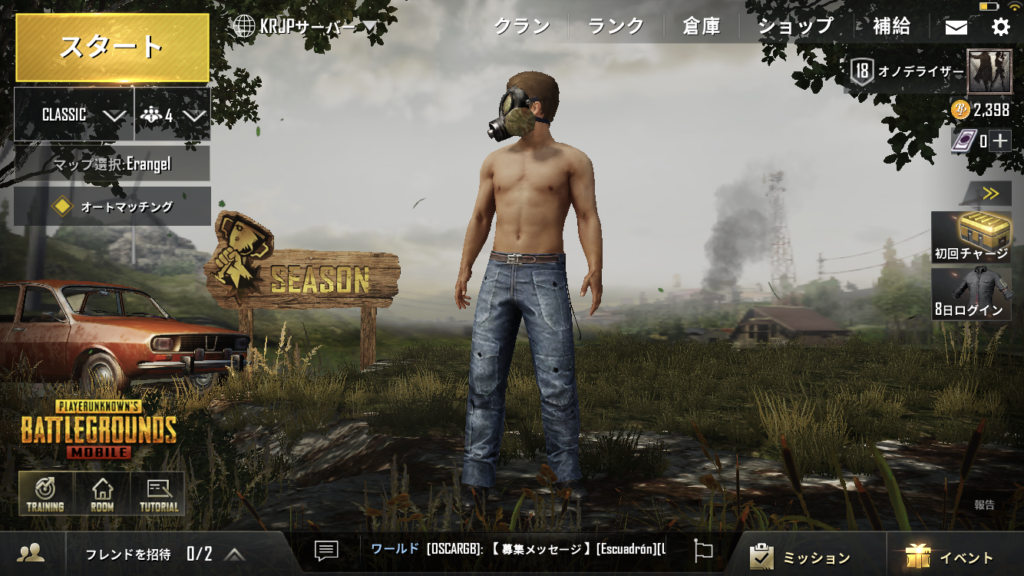Image resolution: width=1024 pixels, height=576 pixels.
Task: Open settings with the gear icon
Action: tap(1000, 28)
